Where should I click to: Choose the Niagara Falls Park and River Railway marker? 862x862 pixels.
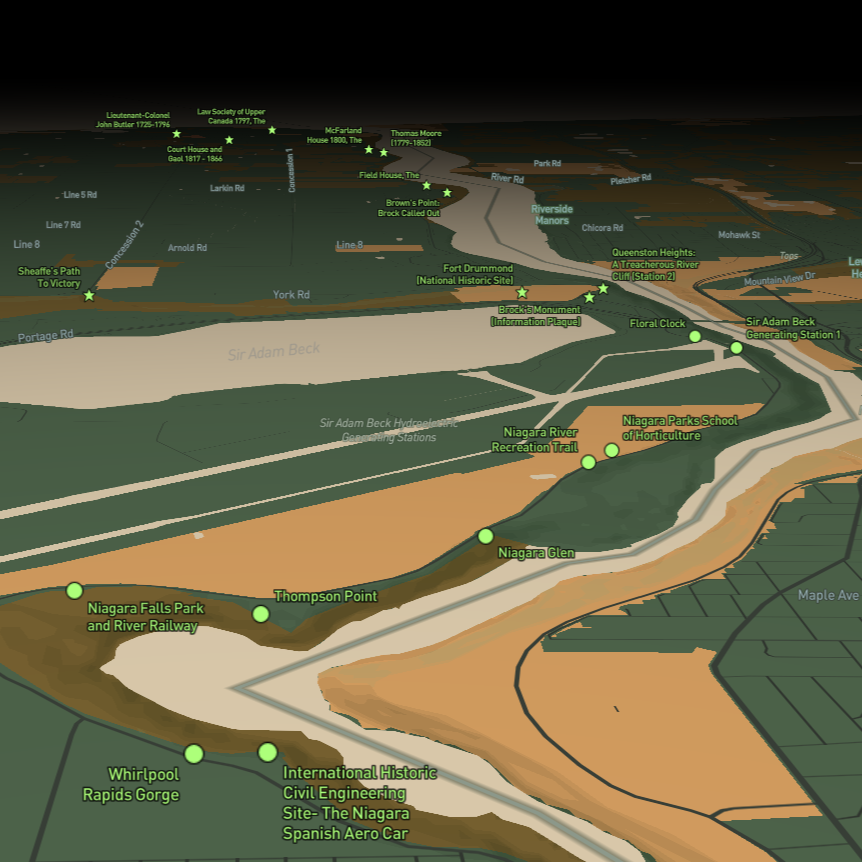[74, 591]
